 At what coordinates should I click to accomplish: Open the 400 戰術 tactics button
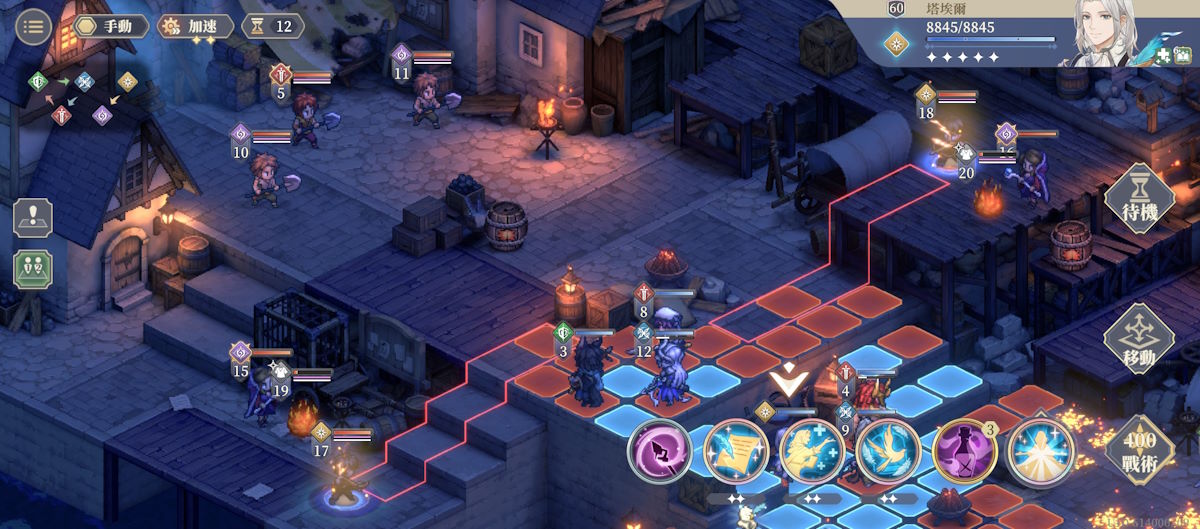click(1138, 449)
